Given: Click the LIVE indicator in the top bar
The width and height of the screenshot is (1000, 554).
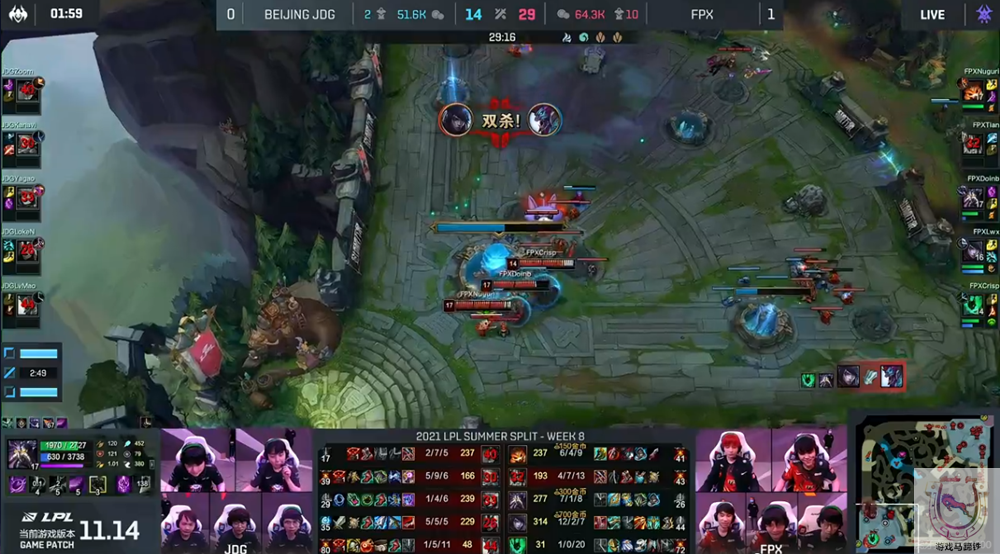Looking at the screenshot, I should click(x=932, y=14).
